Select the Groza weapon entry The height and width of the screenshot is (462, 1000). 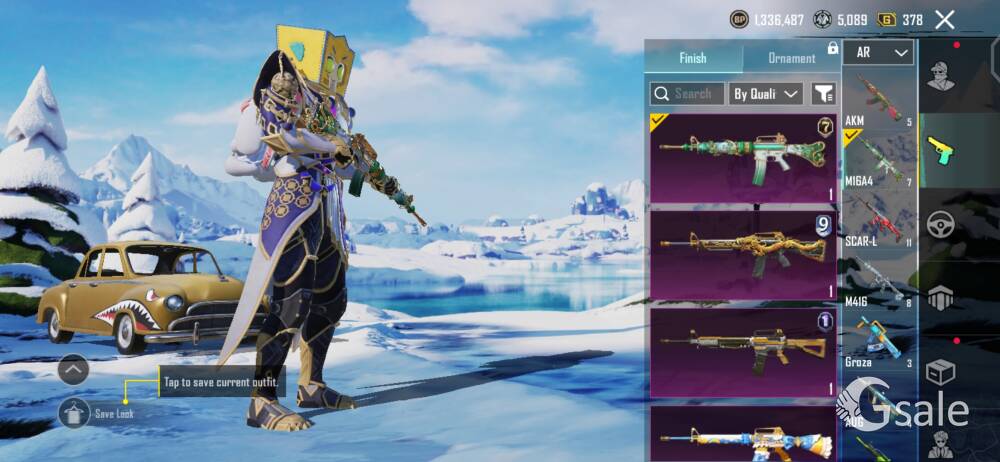879,341
